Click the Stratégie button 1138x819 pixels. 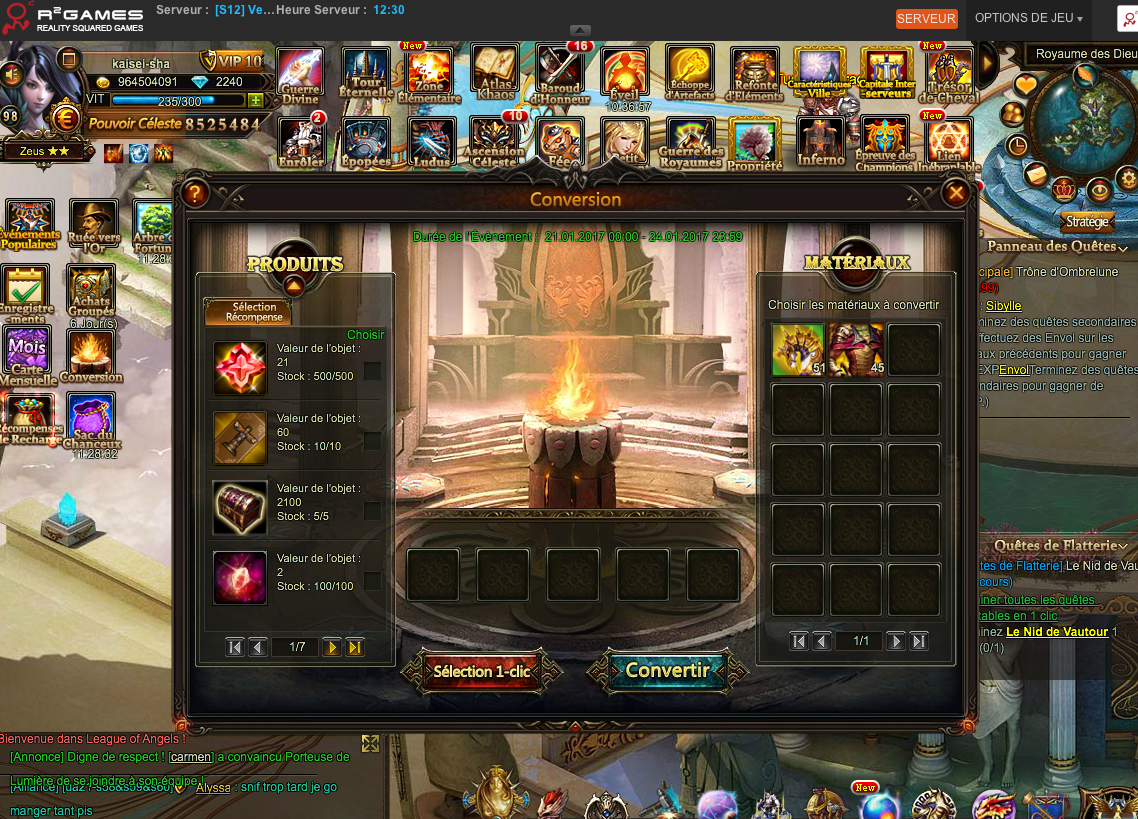[x=1087, y=222]
